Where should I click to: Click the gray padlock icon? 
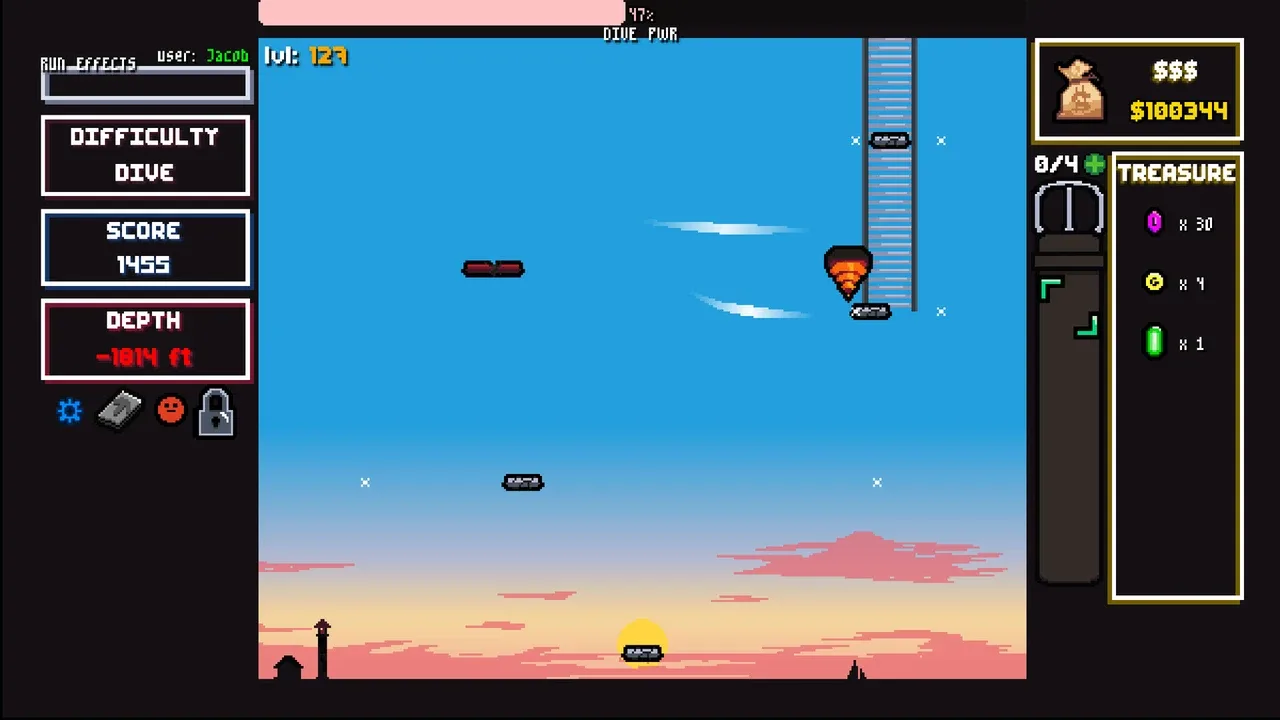[x=216, y=412]
